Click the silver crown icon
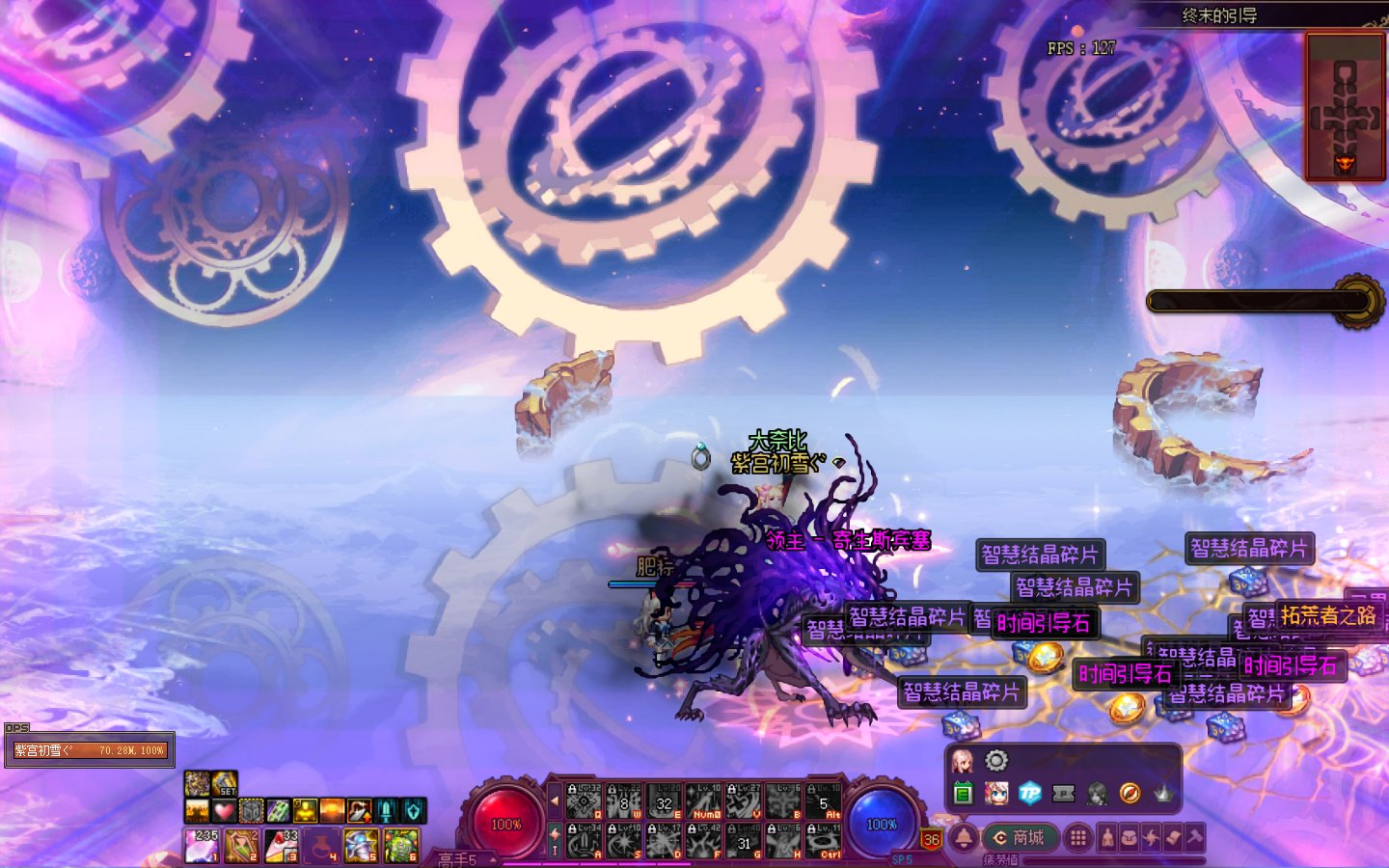Screen dimensions: 1389x868 1163,793
